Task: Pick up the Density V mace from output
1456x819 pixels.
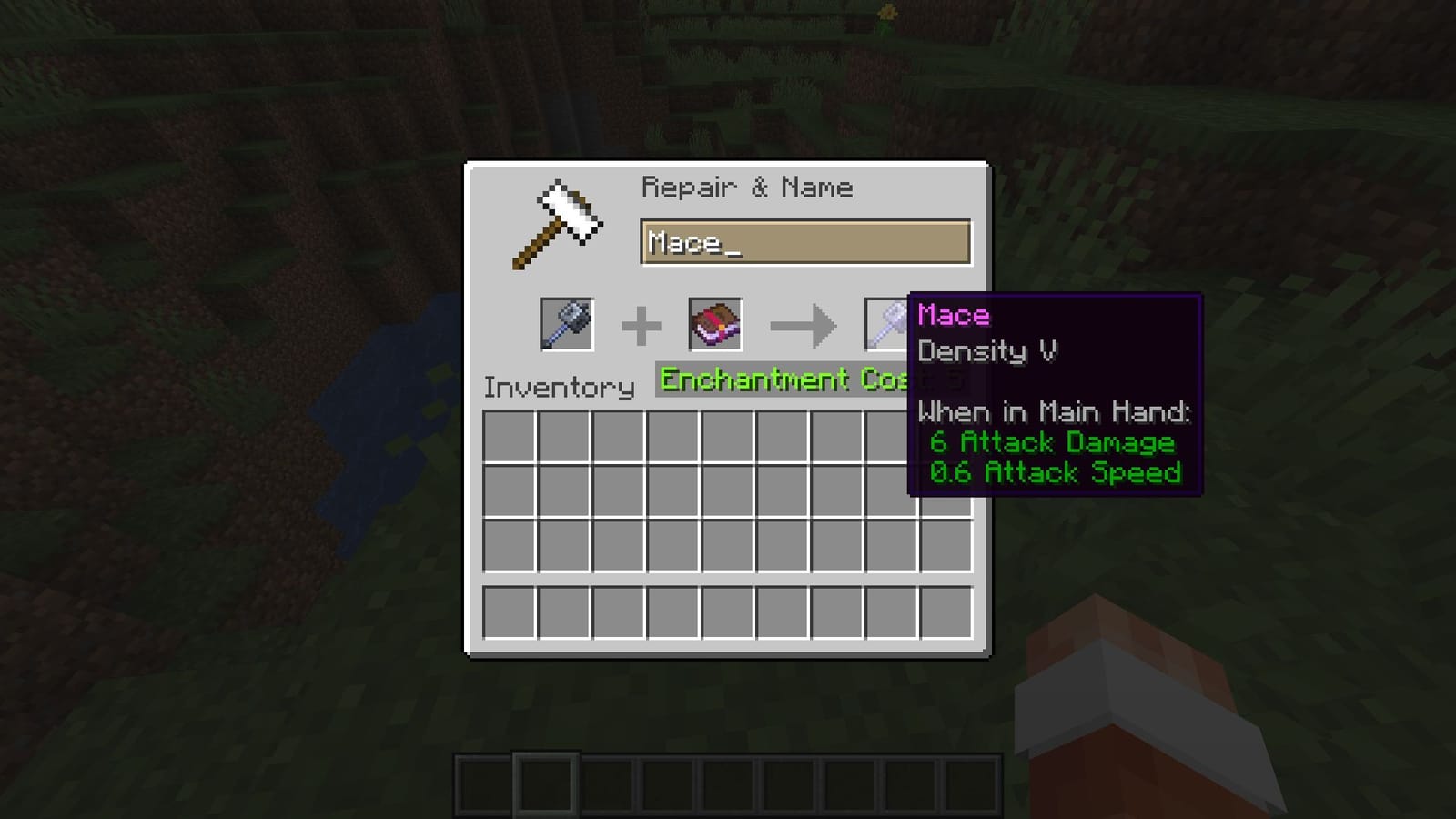Action: (884, 326)
